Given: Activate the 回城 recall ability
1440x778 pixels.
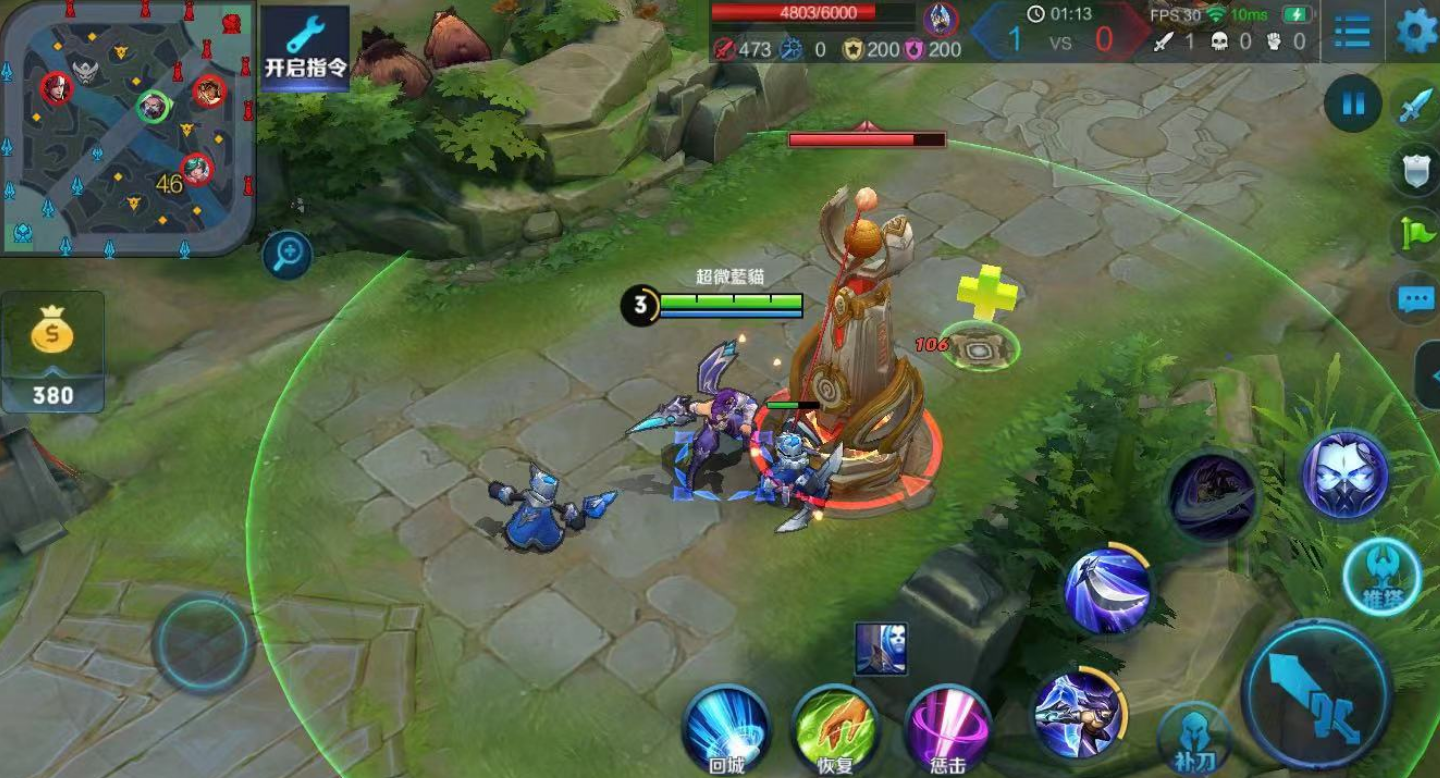Looking at the screenshot, I should pos(727,727).
